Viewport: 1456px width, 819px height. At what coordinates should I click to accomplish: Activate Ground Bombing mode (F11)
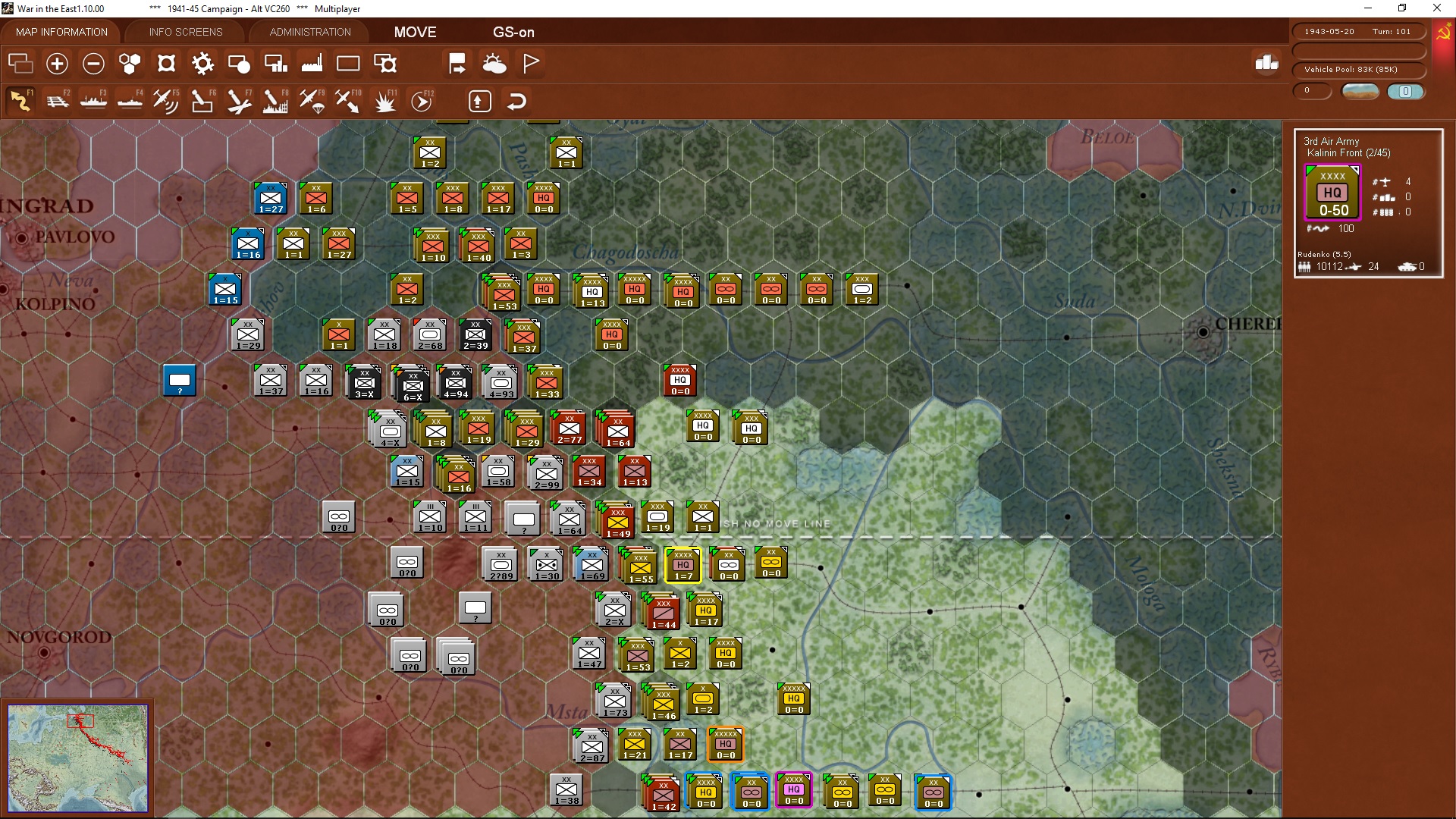384,100
